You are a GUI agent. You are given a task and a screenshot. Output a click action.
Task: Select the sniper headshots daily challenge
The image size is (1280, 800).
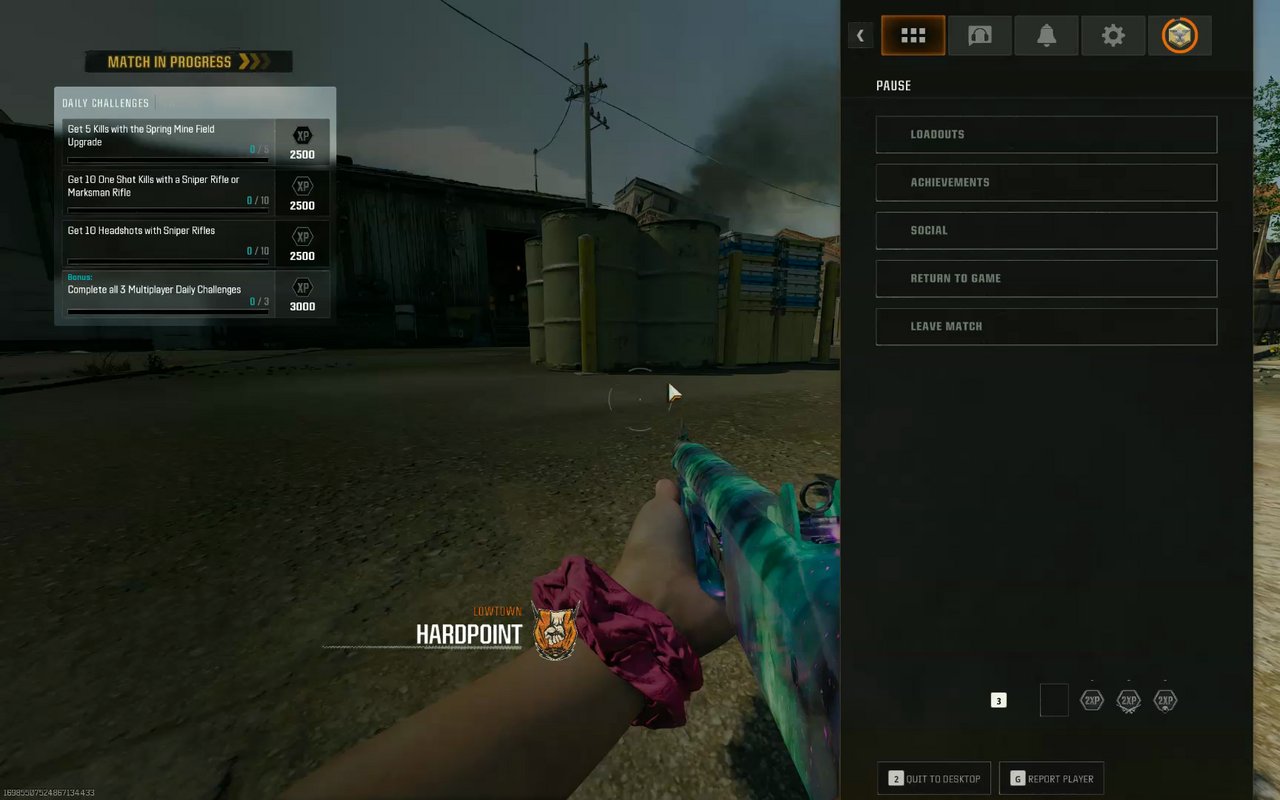click(x=166, y=243)
